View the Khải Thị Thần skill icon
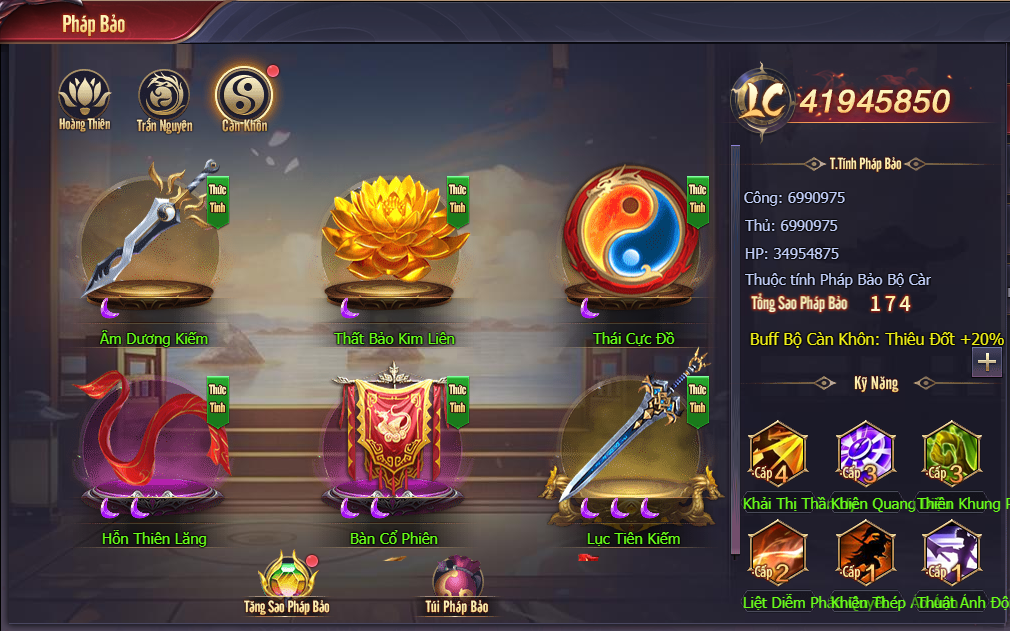This screenshot has height=631, width=1010. 778,452
